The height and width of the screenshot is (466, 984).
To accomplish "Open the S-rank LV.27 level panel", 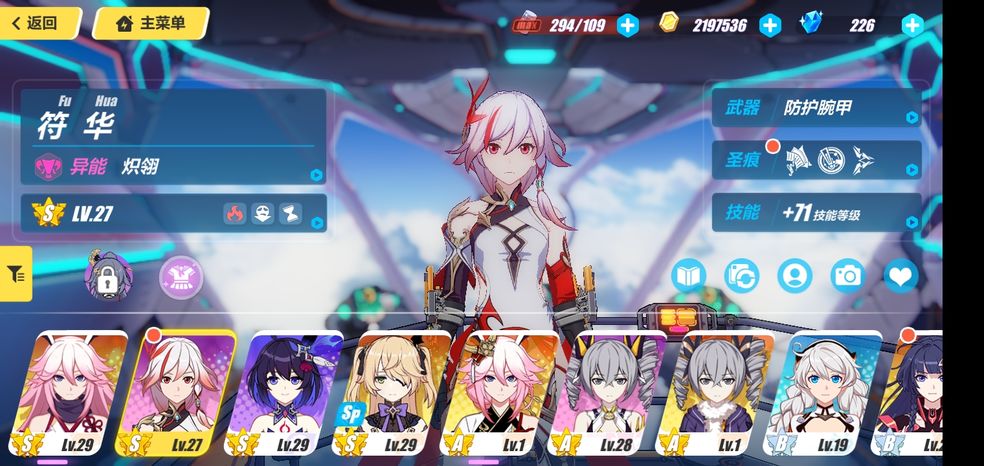I will [174, 213].
